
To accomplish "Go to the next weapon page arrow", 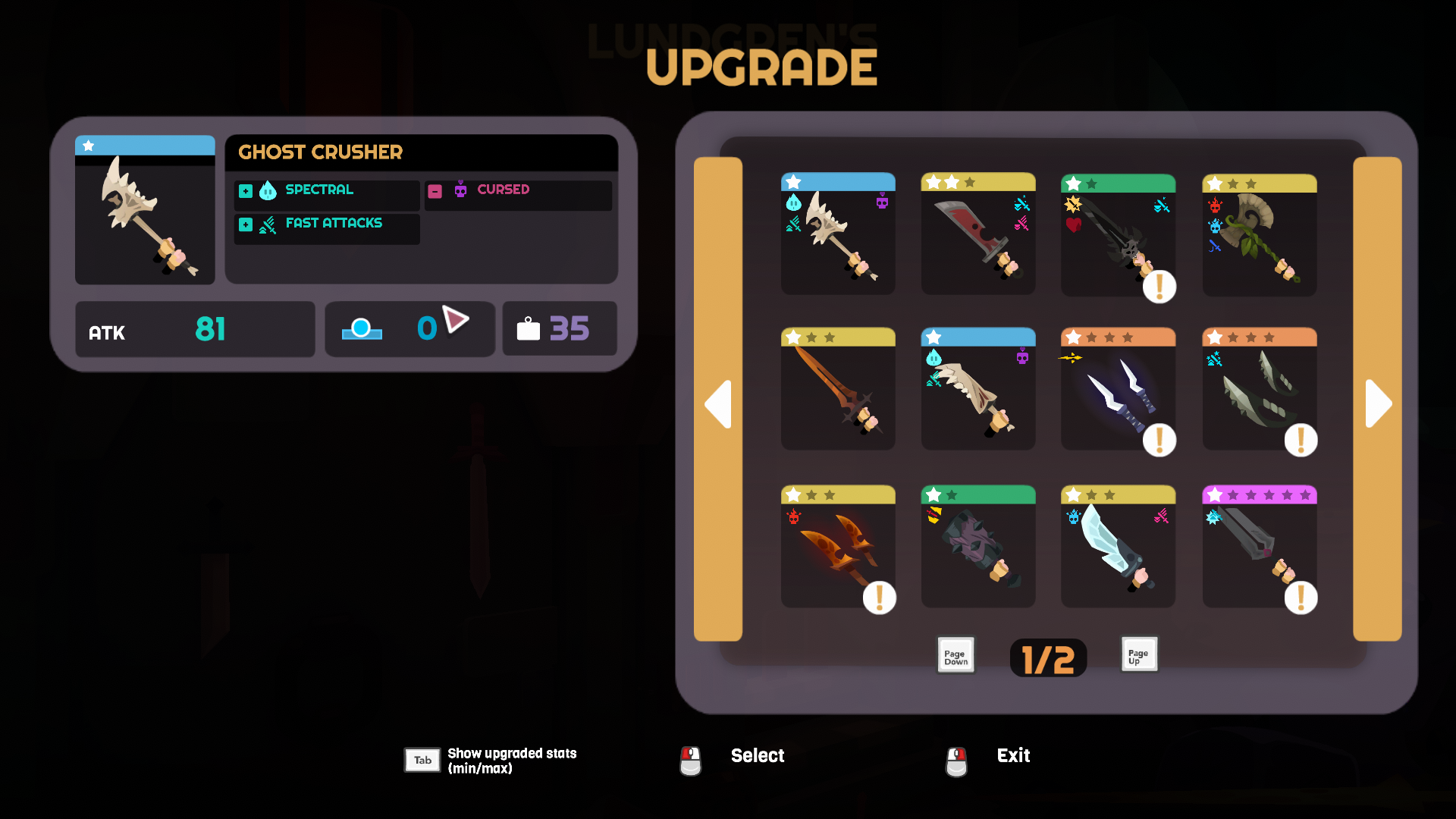I will click(1377, 402).
